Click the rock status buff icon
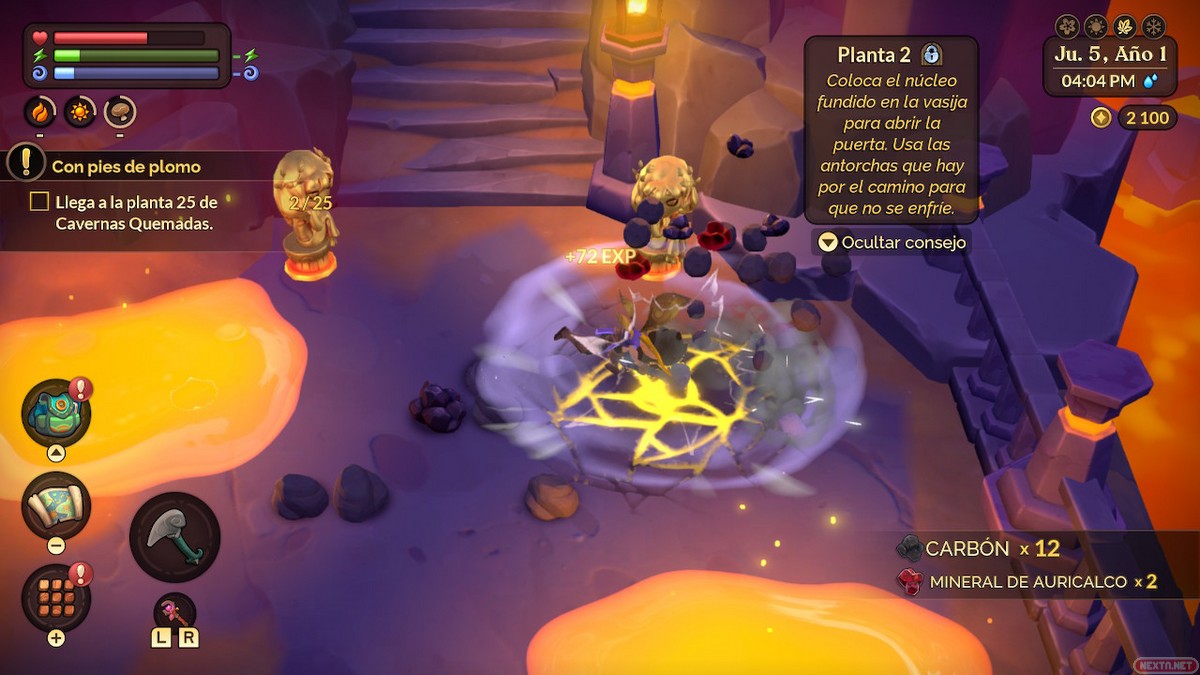 120,112
